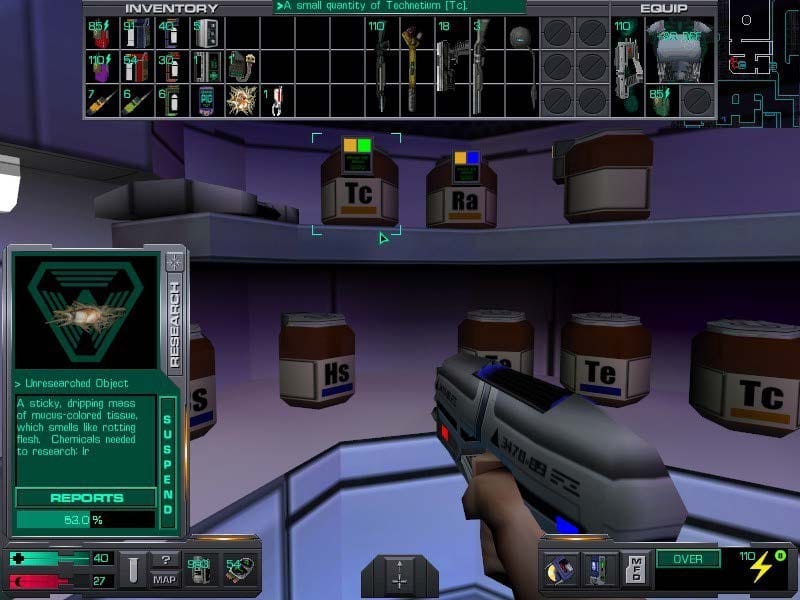800x600 pixels.
Task: Switch the weapon's OVER setting
Action: click(687, 559)
